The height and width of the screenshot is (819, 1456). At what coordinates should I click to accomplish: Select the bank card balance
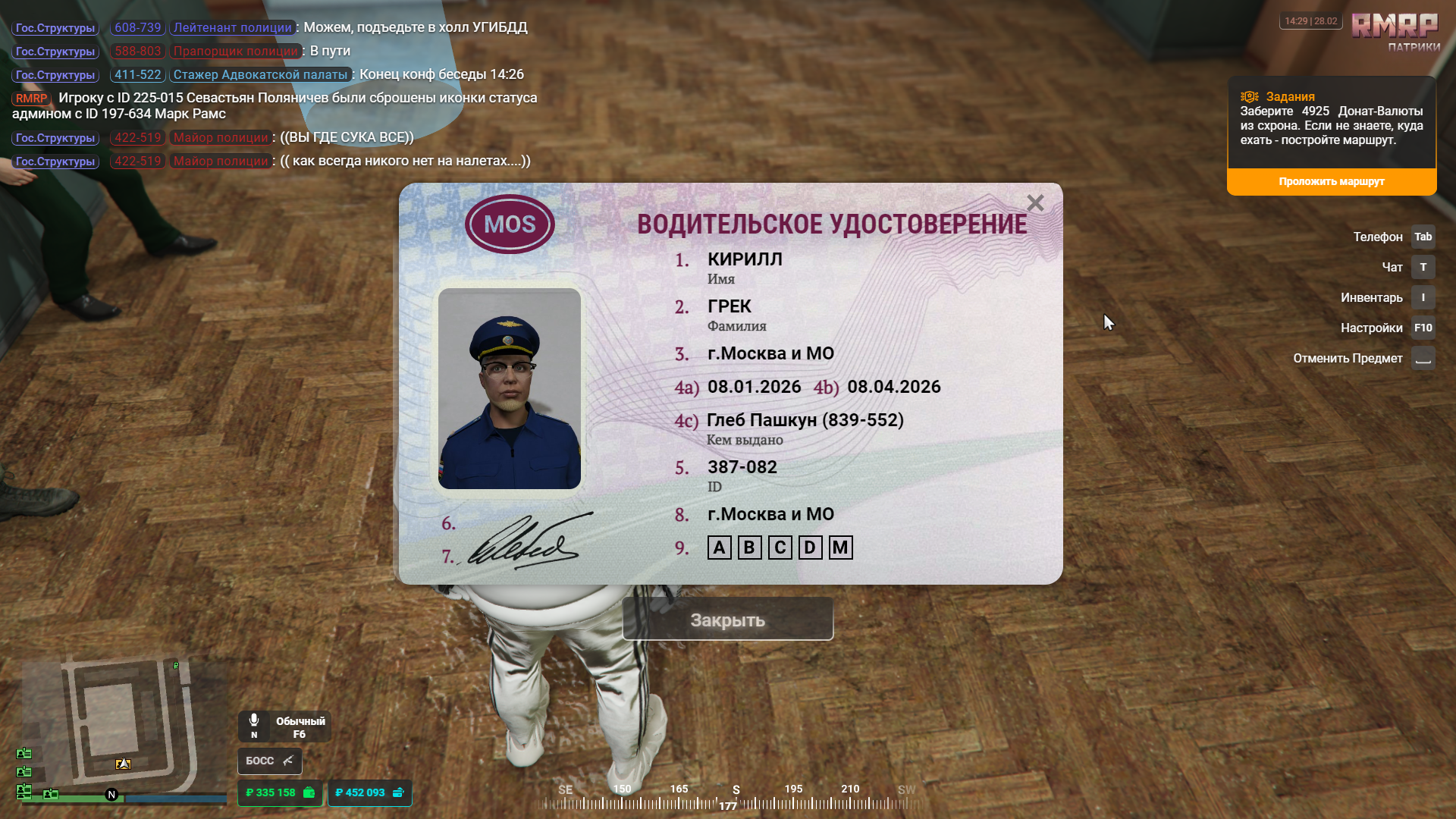pyautogui.click(x=369, y=792)
